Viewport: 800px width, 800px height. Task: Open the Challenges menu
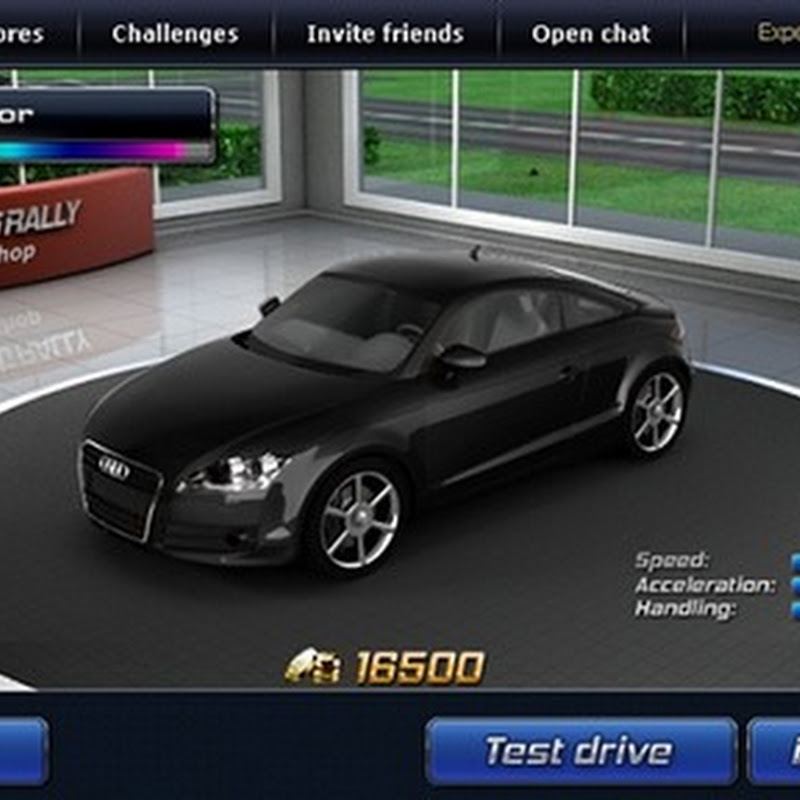pyautogui.click(x=175, y=34)
